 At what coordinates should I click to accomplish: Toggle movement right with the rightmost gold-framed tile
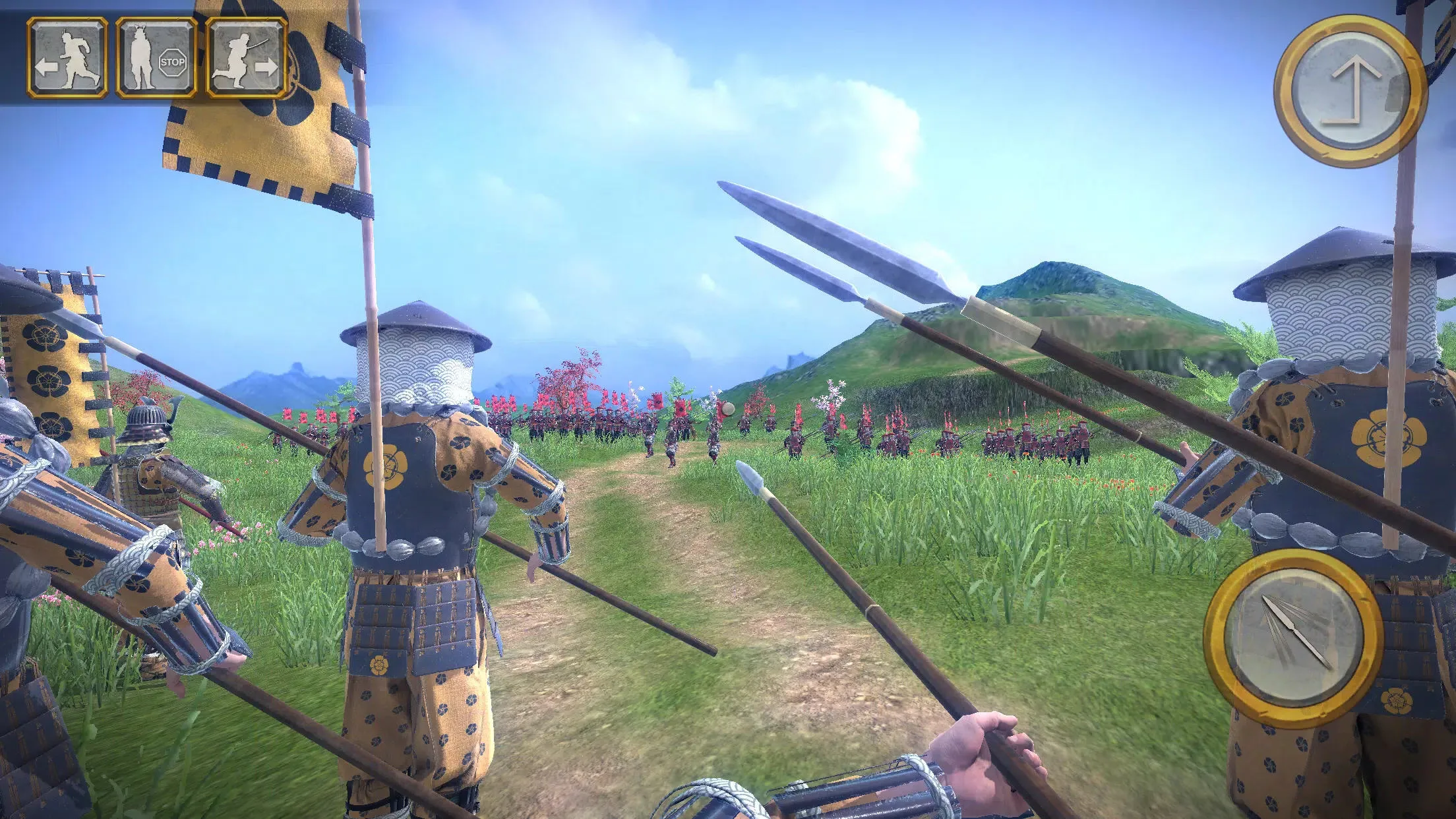click(245, 56)
